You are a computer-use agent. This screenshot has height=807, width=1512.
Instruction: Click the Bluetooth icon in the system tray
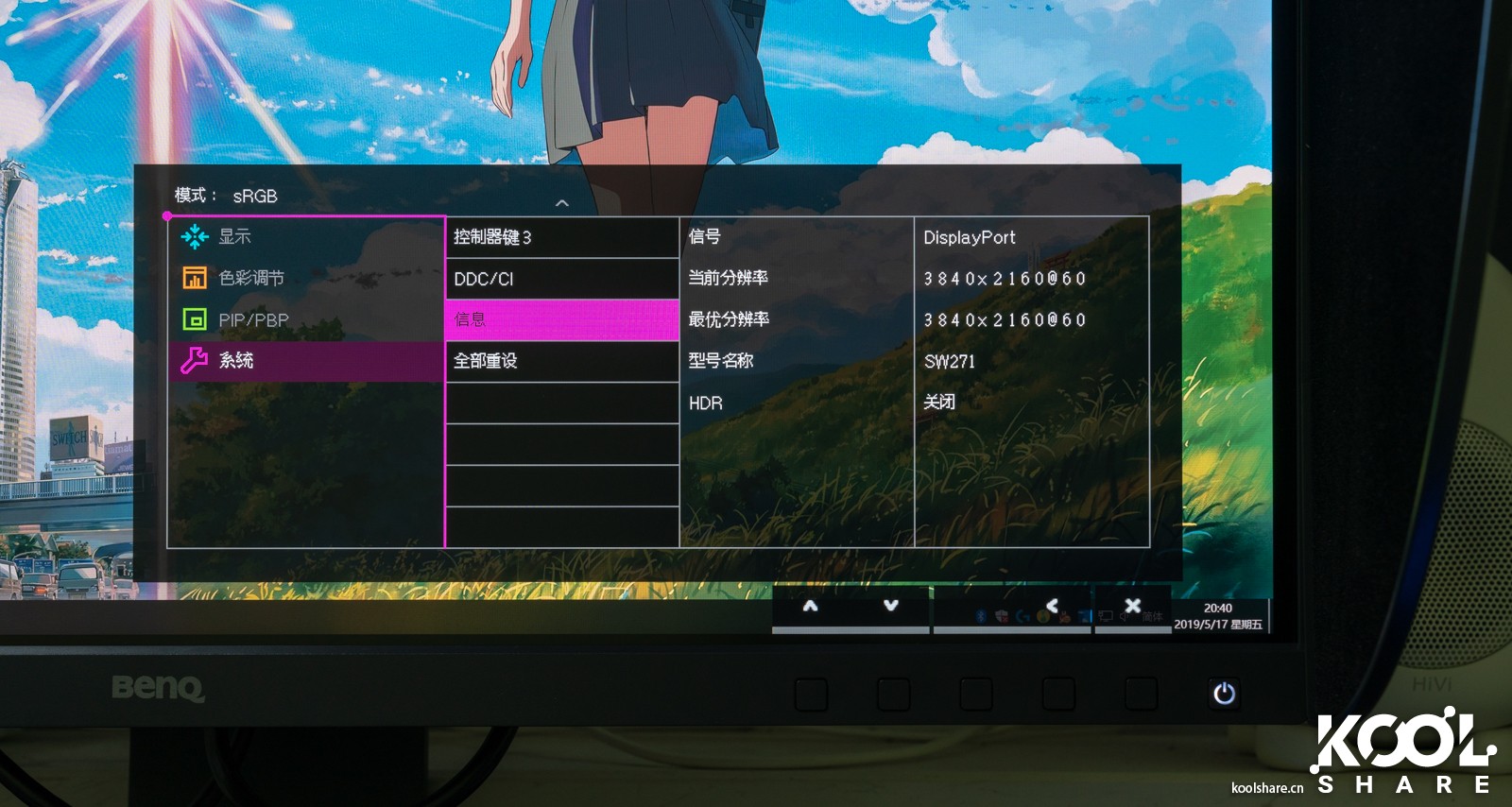(x=980, y=615)
